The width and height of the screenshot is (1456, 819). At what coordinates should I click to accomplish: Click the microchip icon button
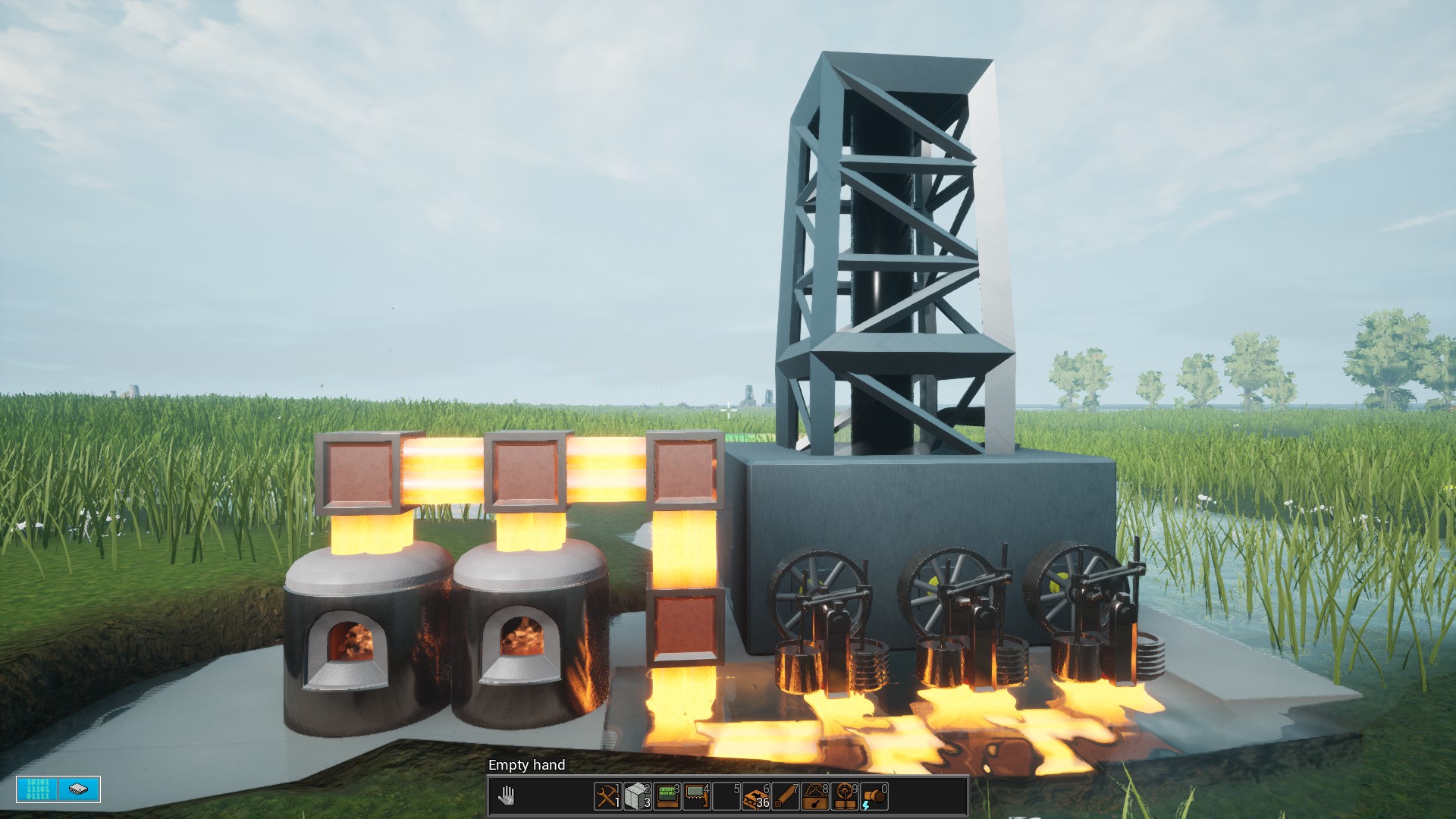click(79, 789)
